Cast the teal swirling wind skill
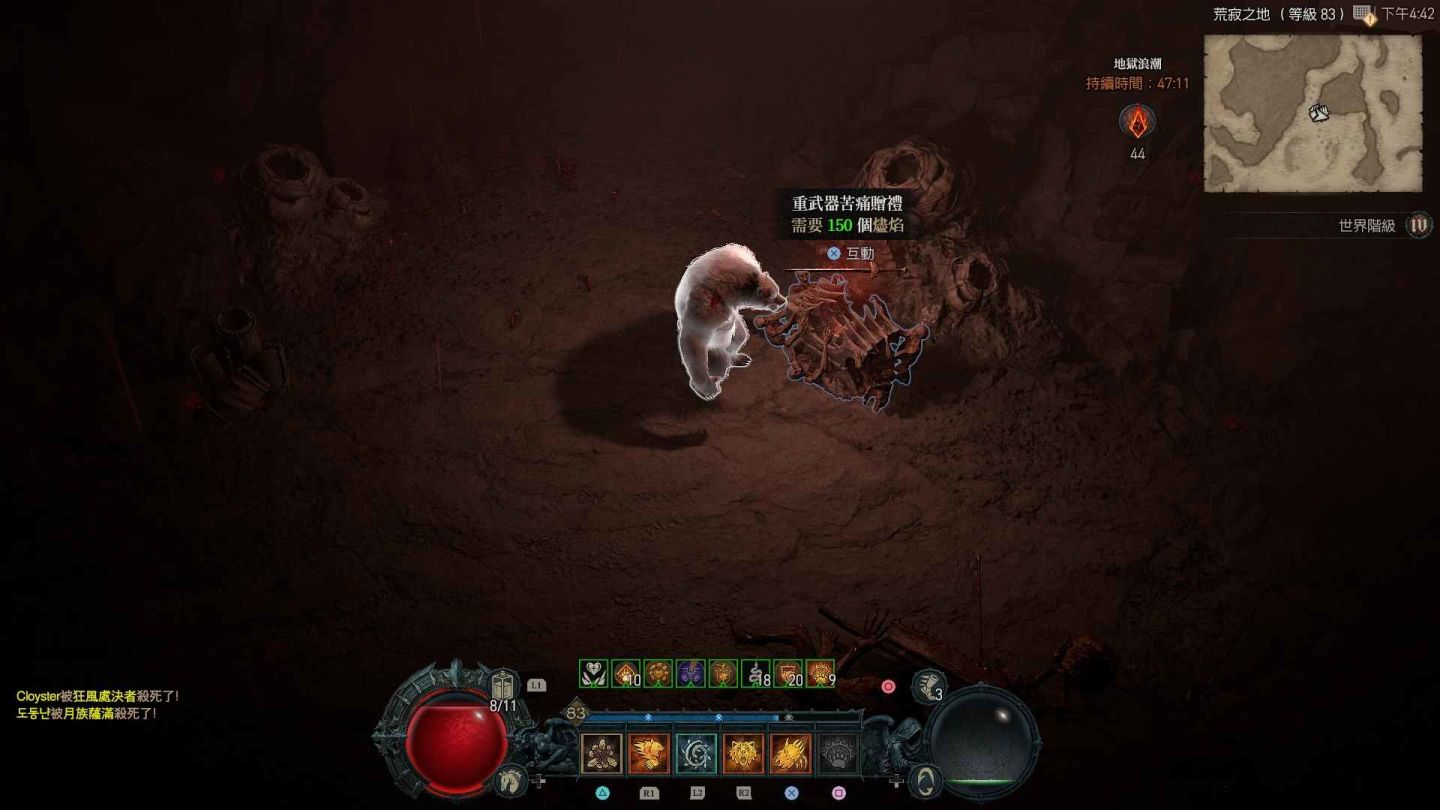The image size is (1440, 810). (x=696, y=753)
